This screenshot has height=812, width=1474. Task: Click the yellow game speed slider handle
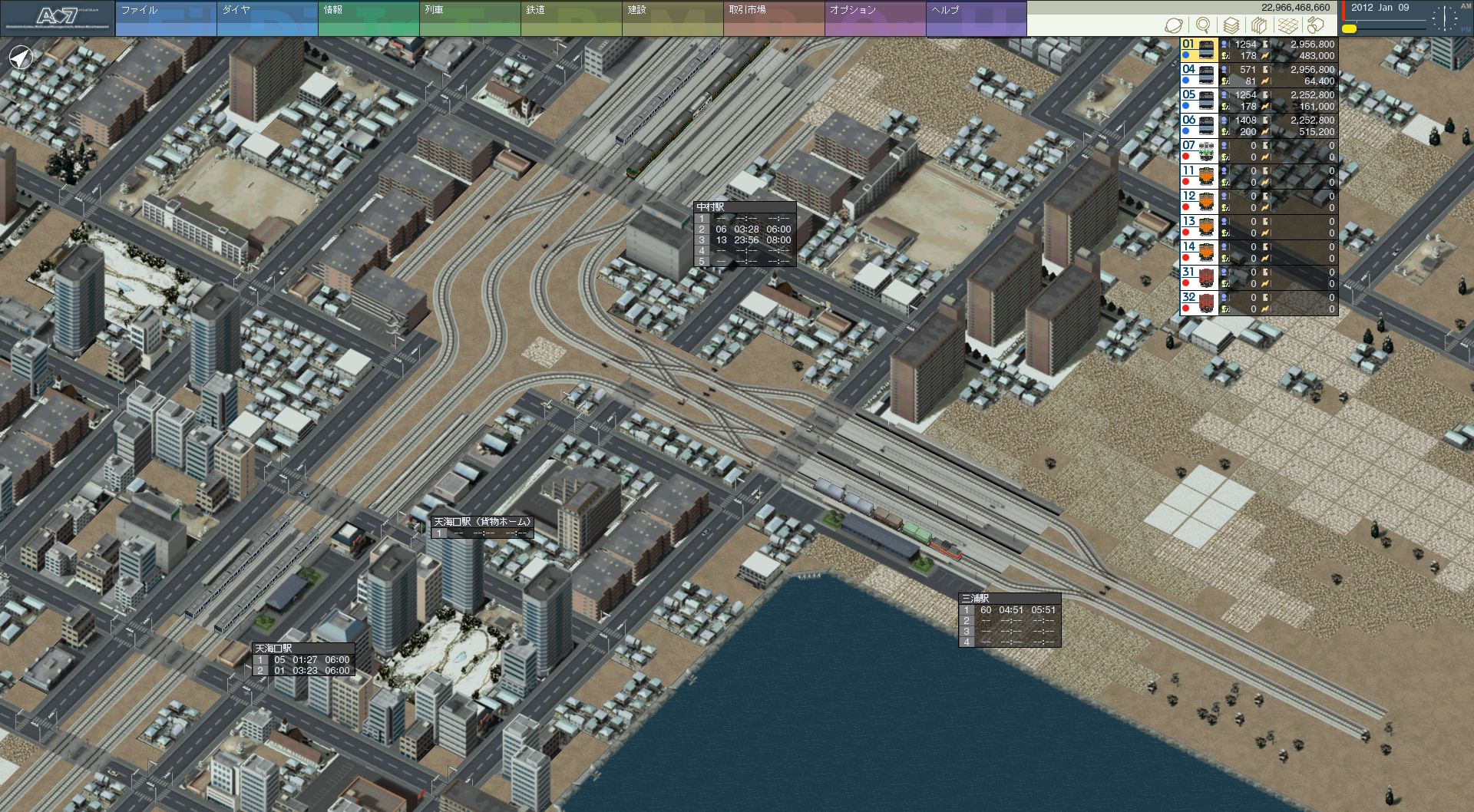tap(1349, 29)
